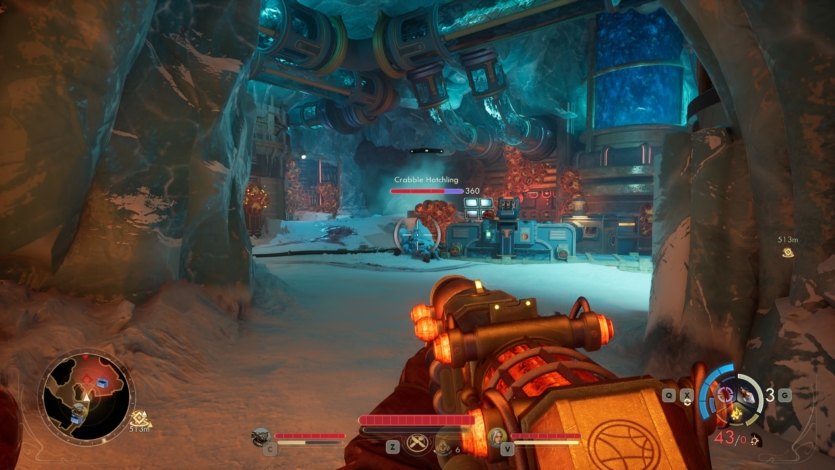Activate the purple crosshair ability
835x470 pixels.
(x=724, y=391)
